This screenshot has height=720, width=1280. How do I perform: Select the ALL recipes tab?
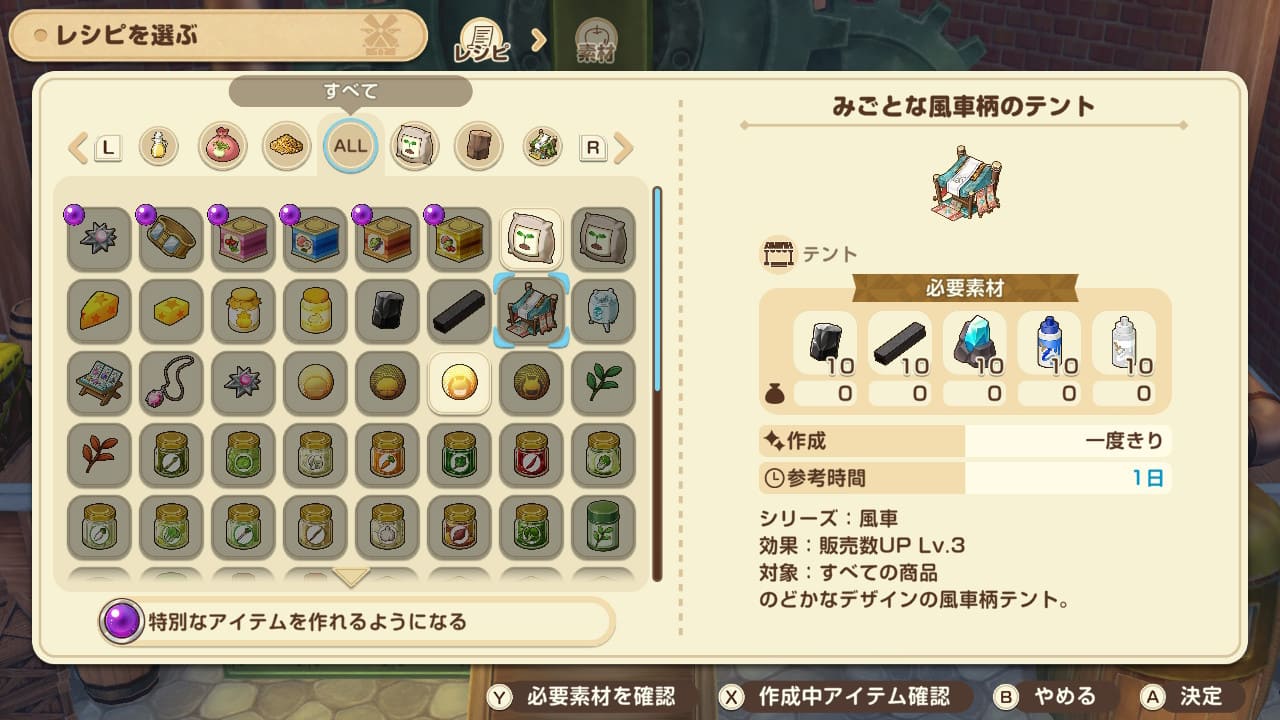click(x=350, y=146)
